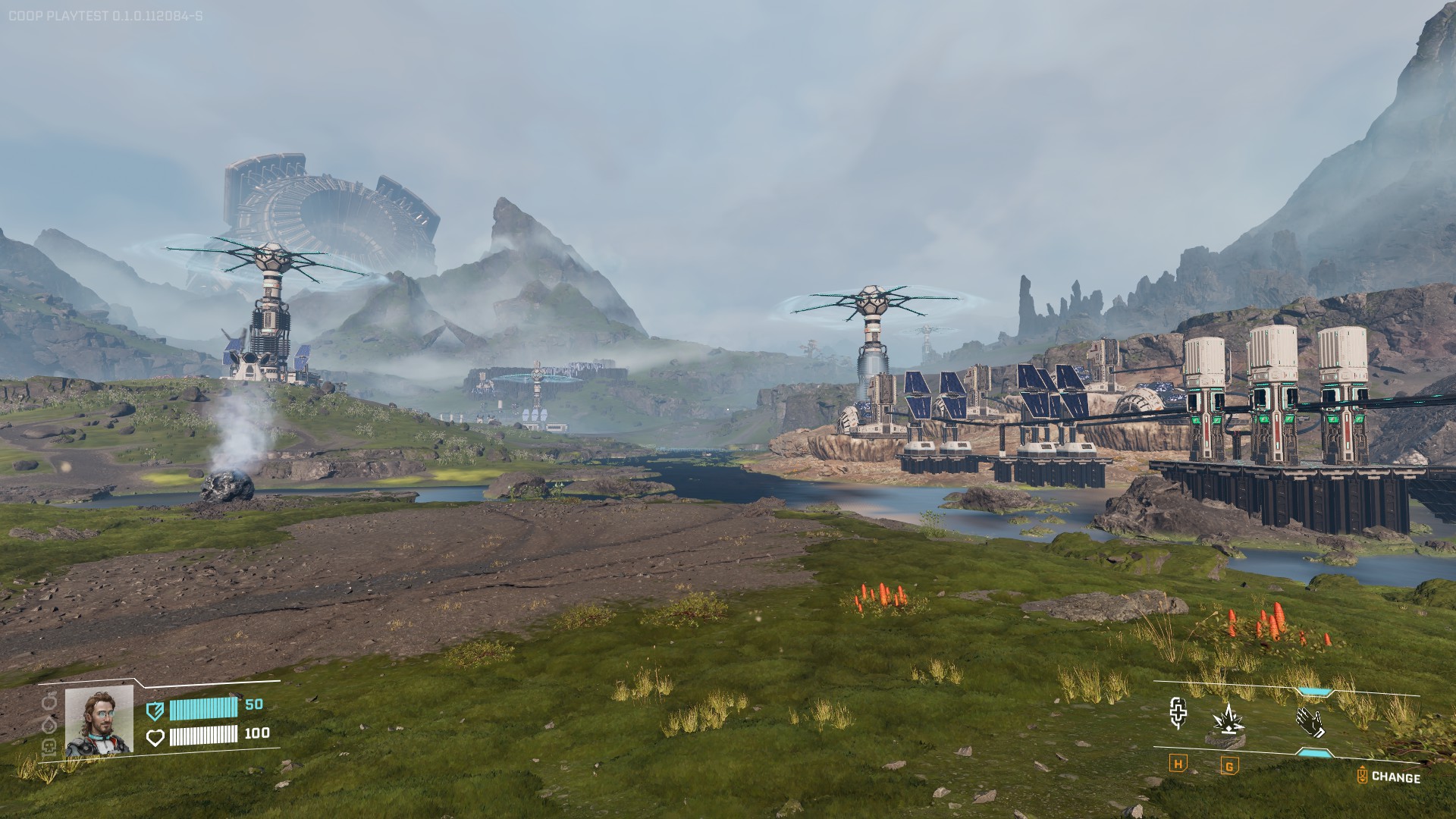
Task: Choose the explosive charge icon
Action: pos(1228,720)
